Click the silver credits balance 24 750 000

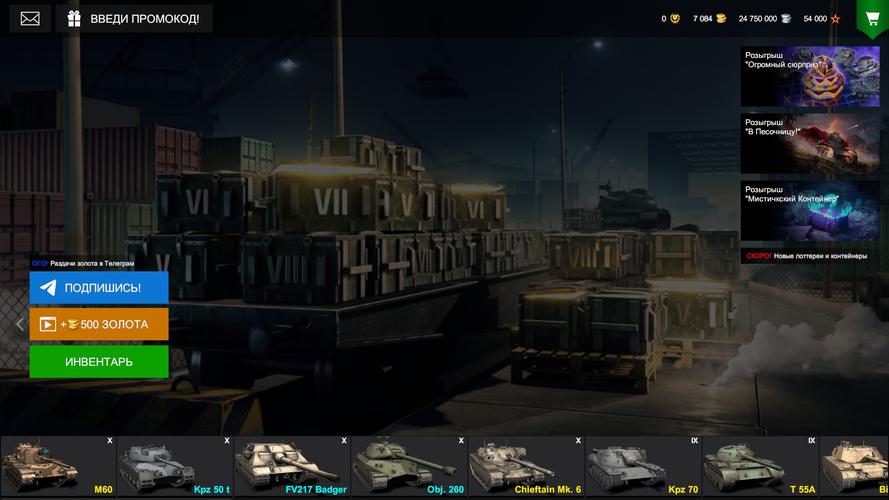(765, 19)
